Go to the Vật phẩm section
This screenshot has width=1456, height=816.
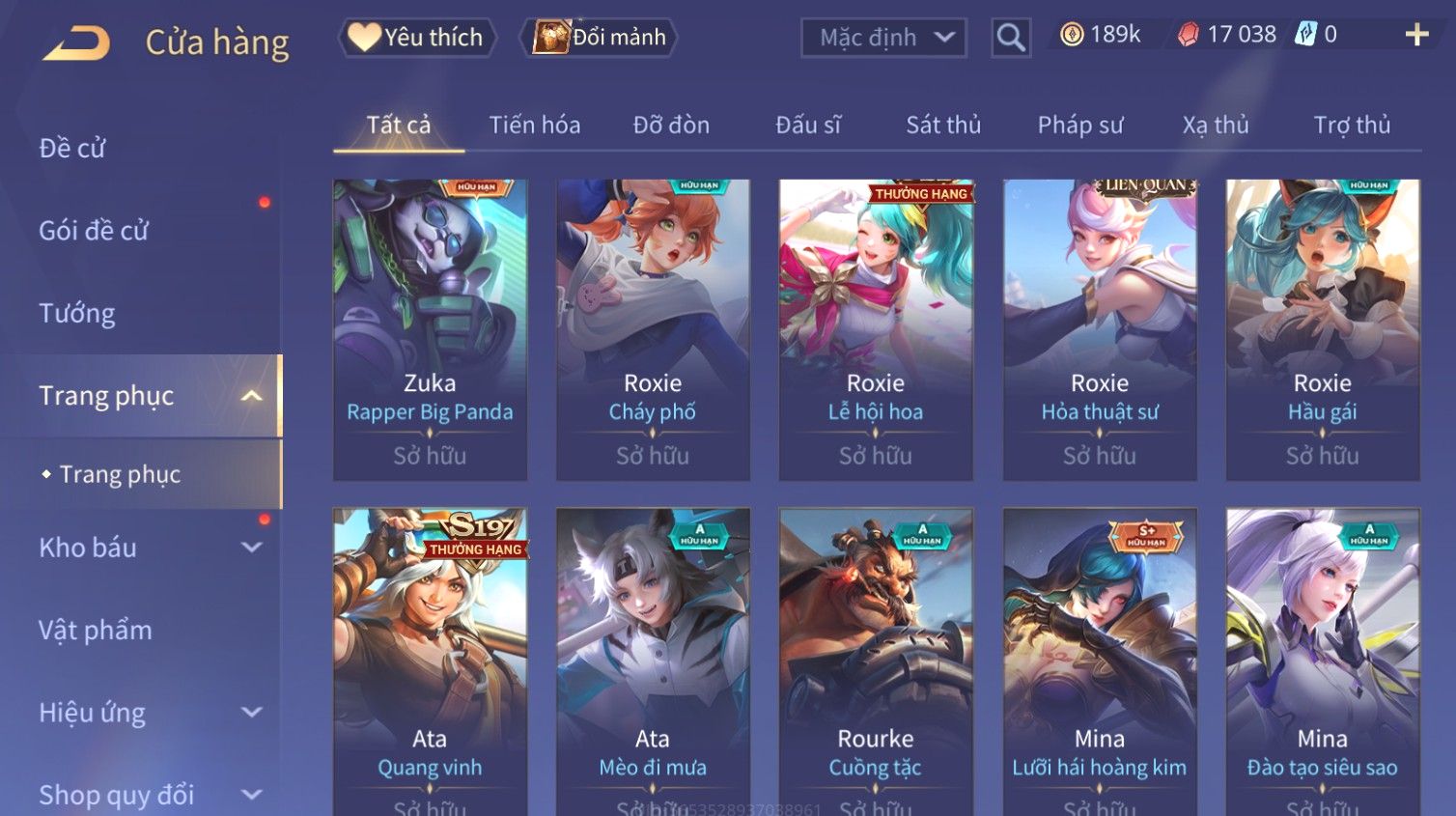96,631
